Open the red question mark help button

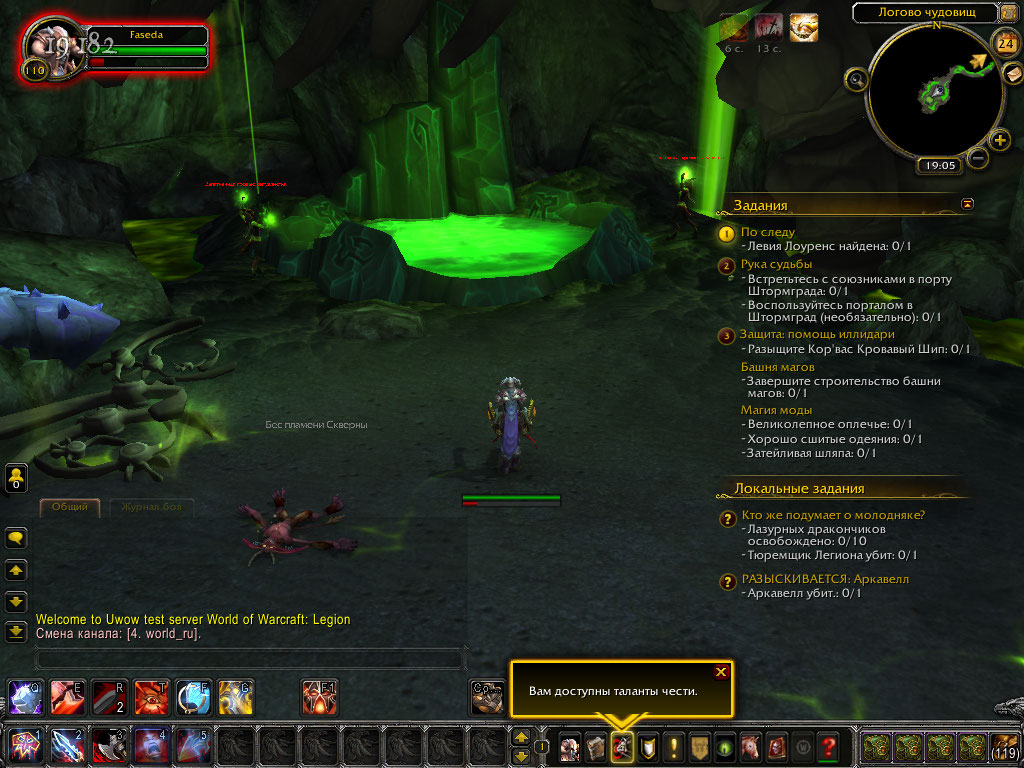(x=828, y=746)
